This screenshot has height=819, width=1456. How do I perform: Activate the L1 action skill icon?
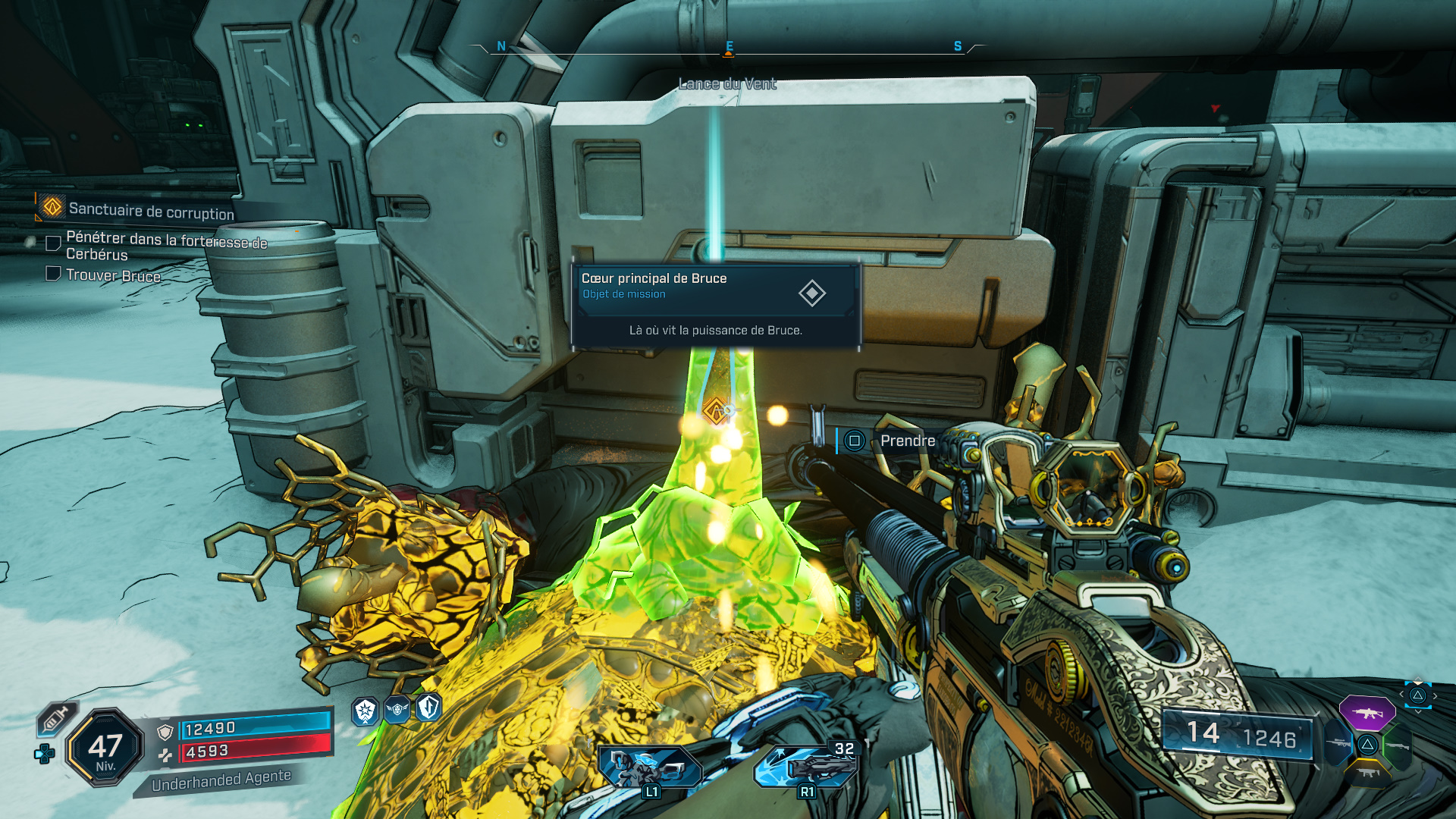(650, 767)
